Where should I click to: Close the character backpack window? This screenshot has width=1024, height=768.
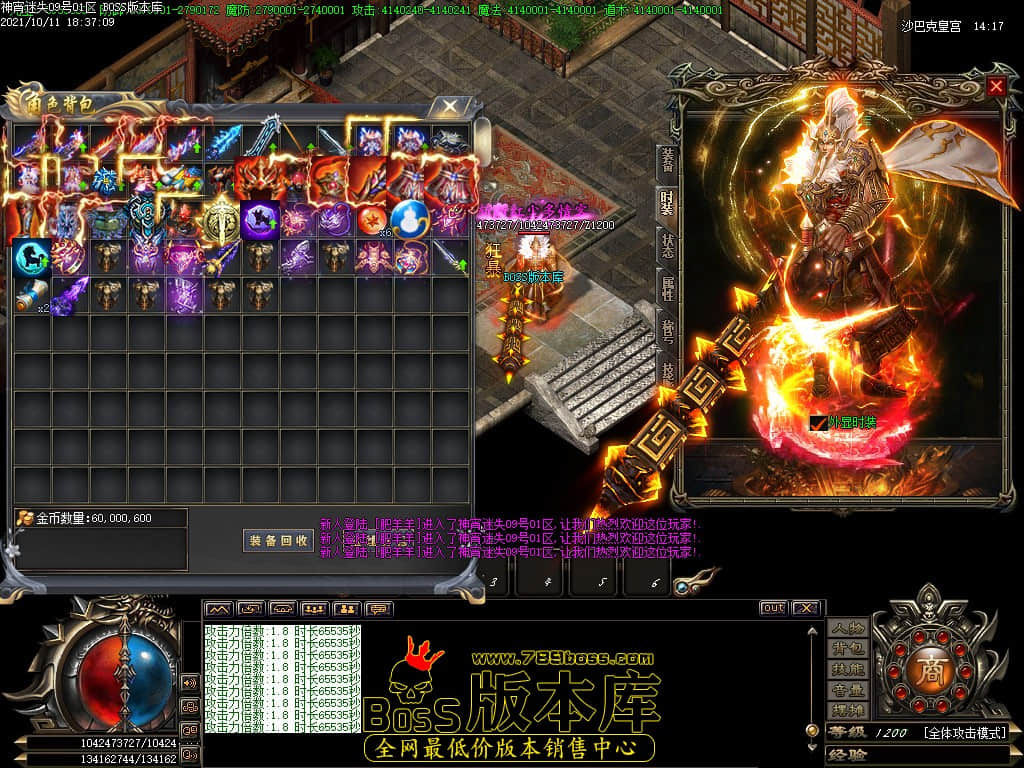pyautogui.click(x=451, y=105)
